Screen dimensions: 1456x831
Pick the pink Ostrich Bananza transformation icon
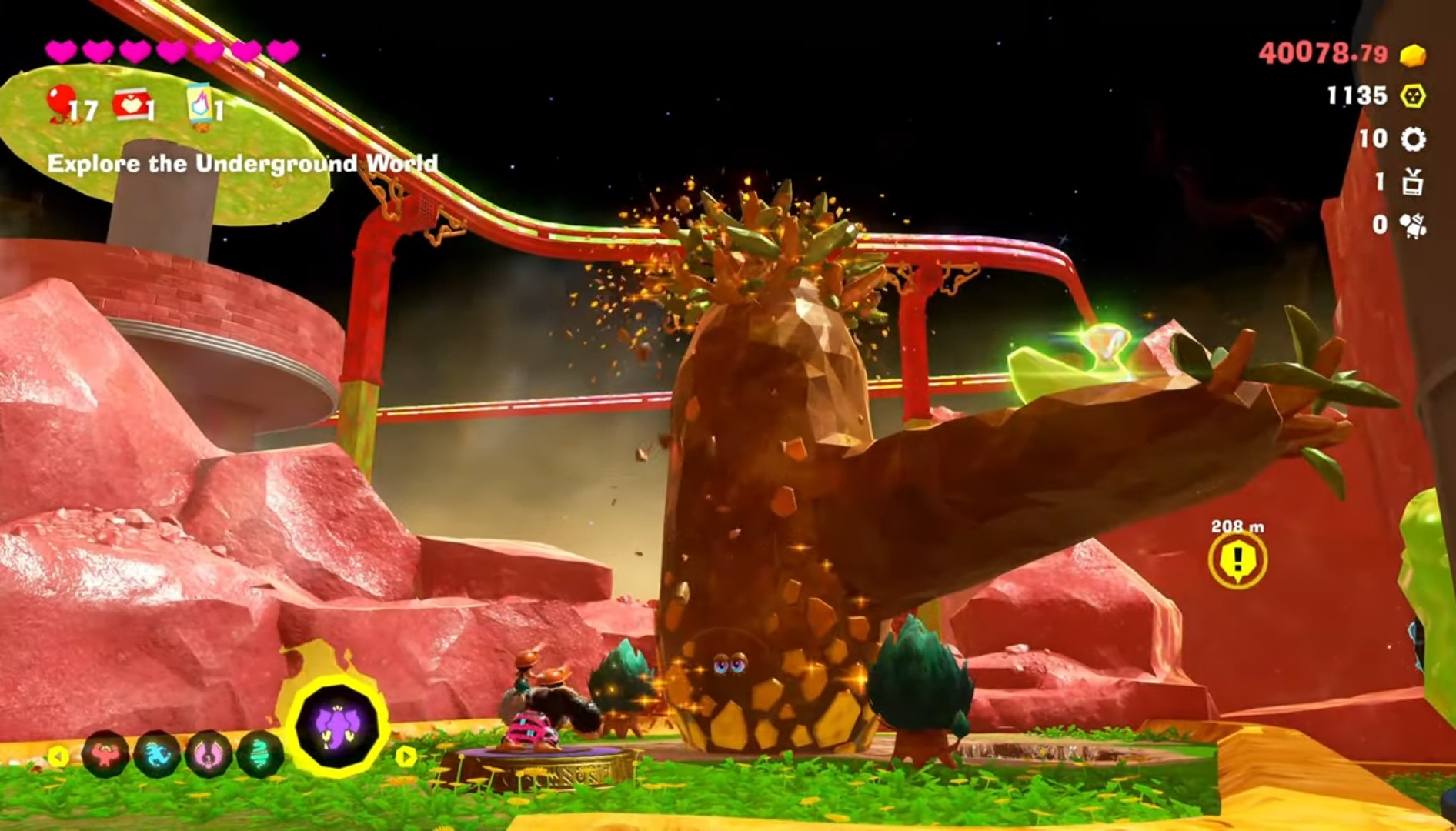209,755
